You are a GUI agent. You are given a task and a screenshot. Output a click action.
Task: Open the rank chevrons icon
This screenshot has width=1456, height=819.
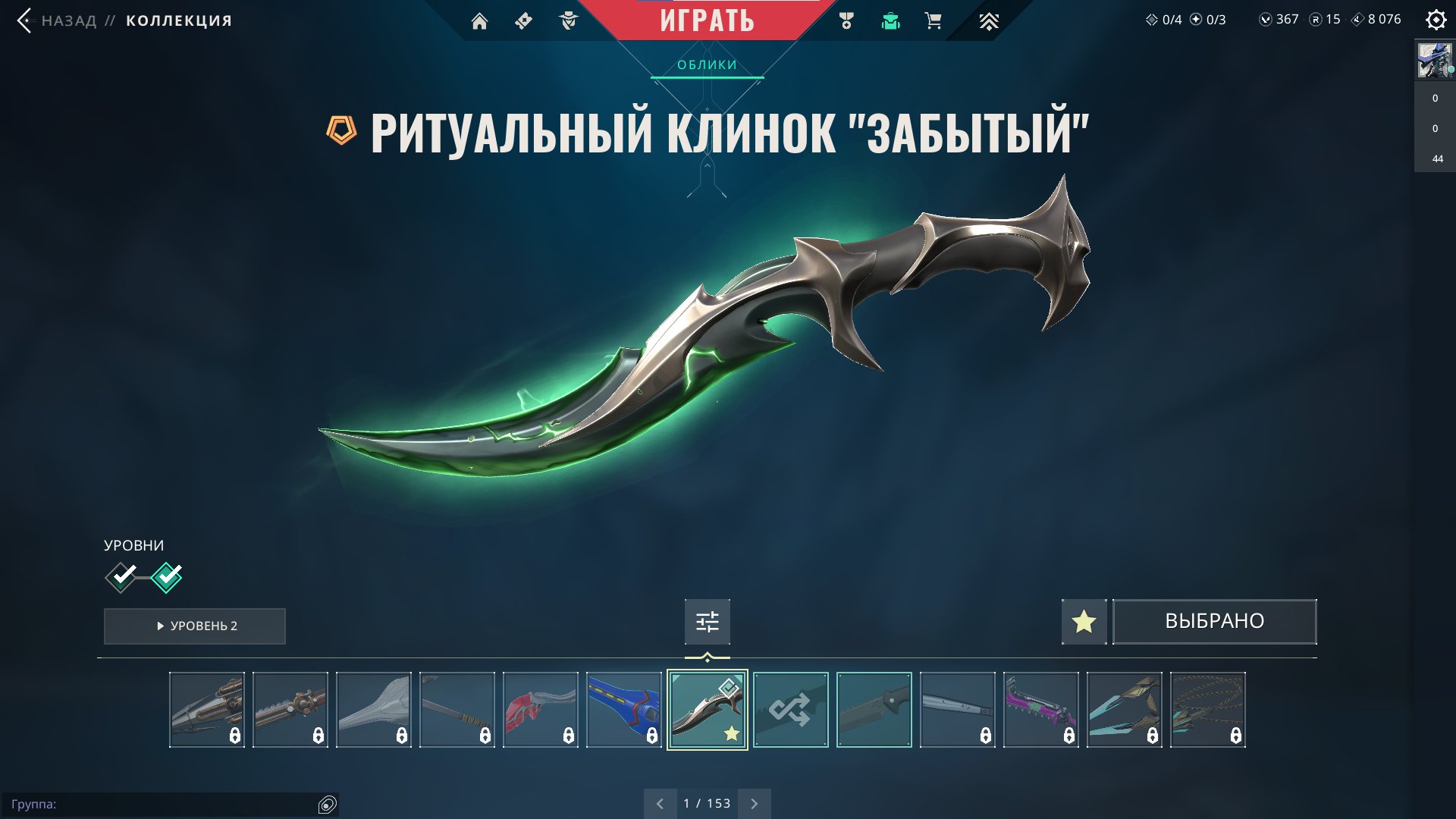[987, 20]
